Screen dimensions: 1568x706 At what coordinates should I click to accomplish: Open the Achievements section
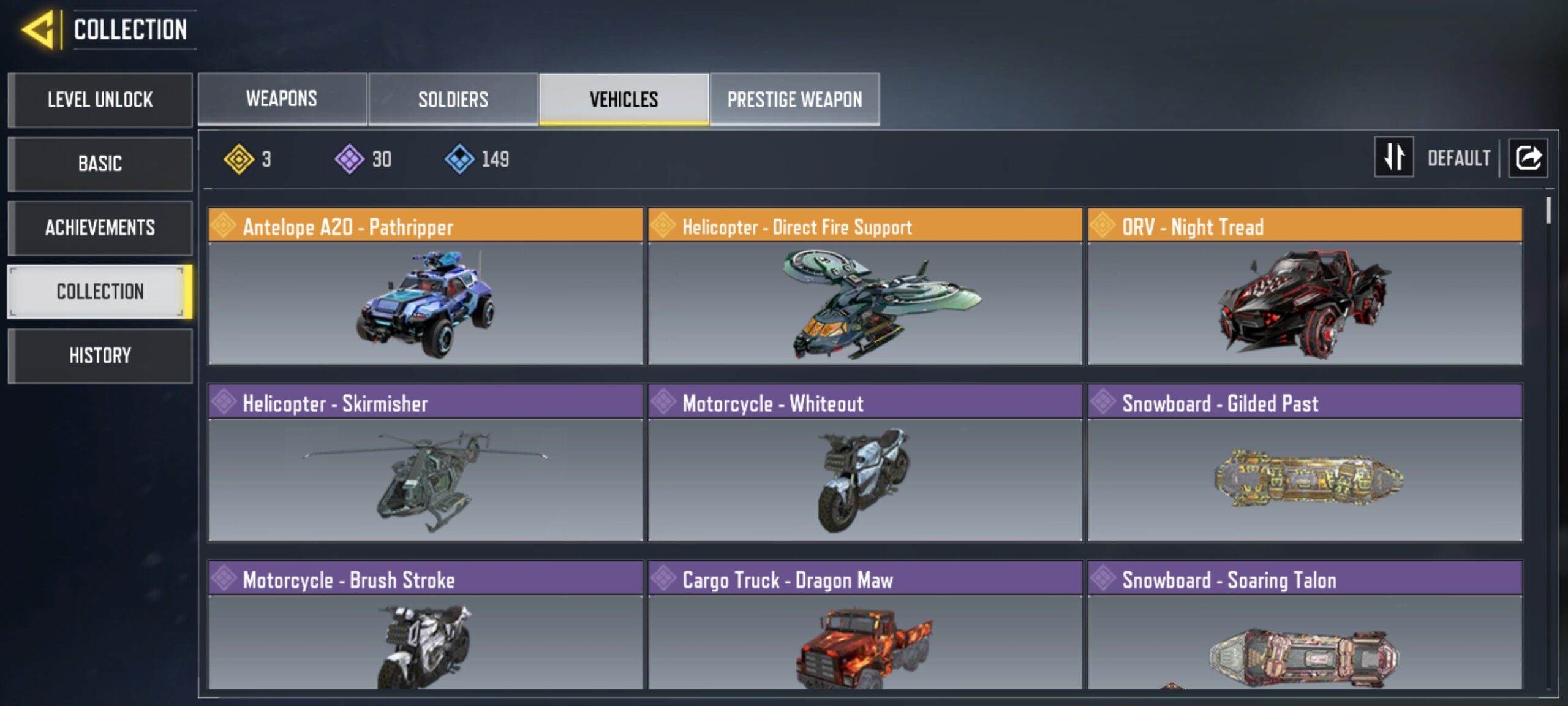point(100,228)
